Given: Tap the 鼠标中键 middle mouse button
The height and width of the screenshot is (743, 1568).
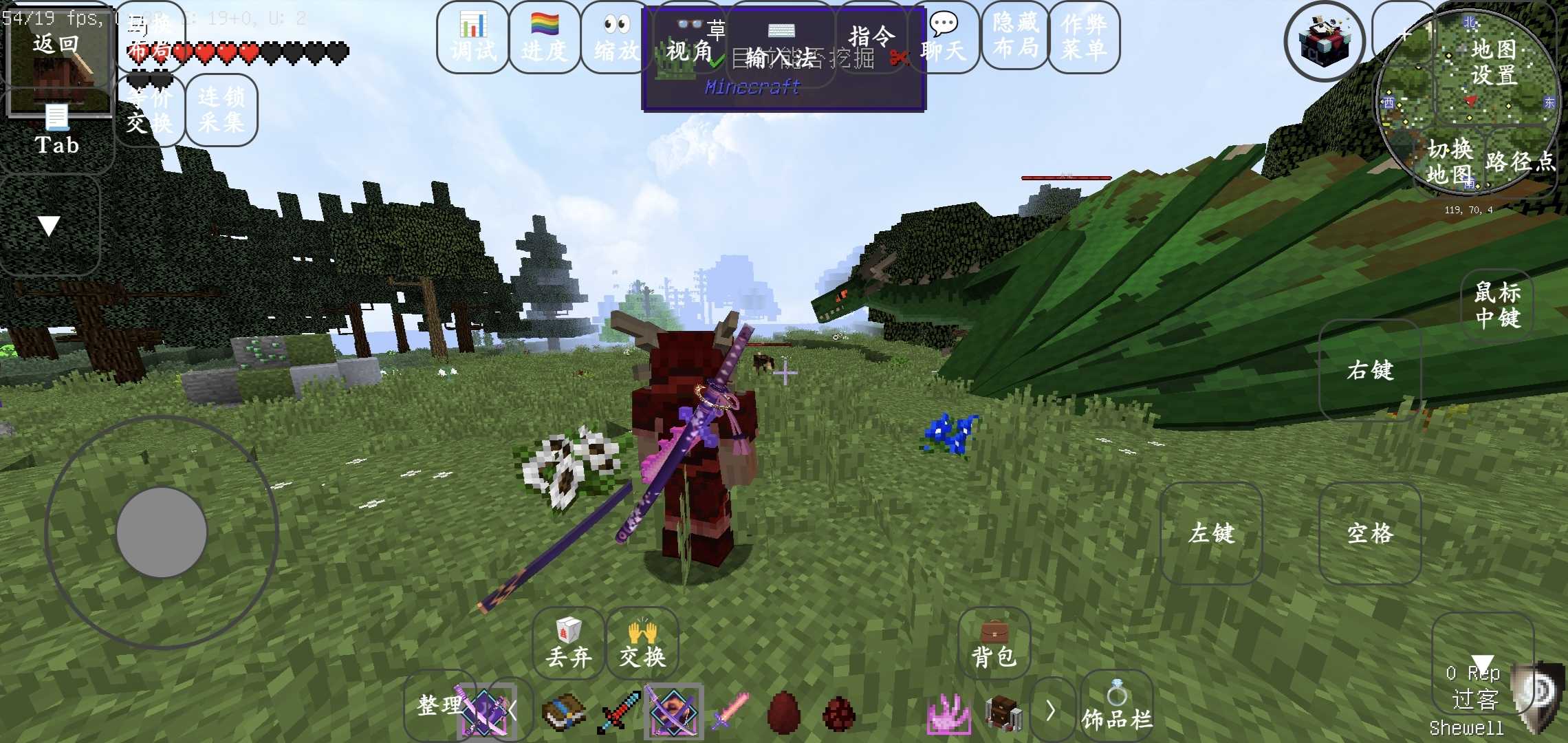Looking at the screenshot, I should pyautogui.click(x=1497, y=305).
